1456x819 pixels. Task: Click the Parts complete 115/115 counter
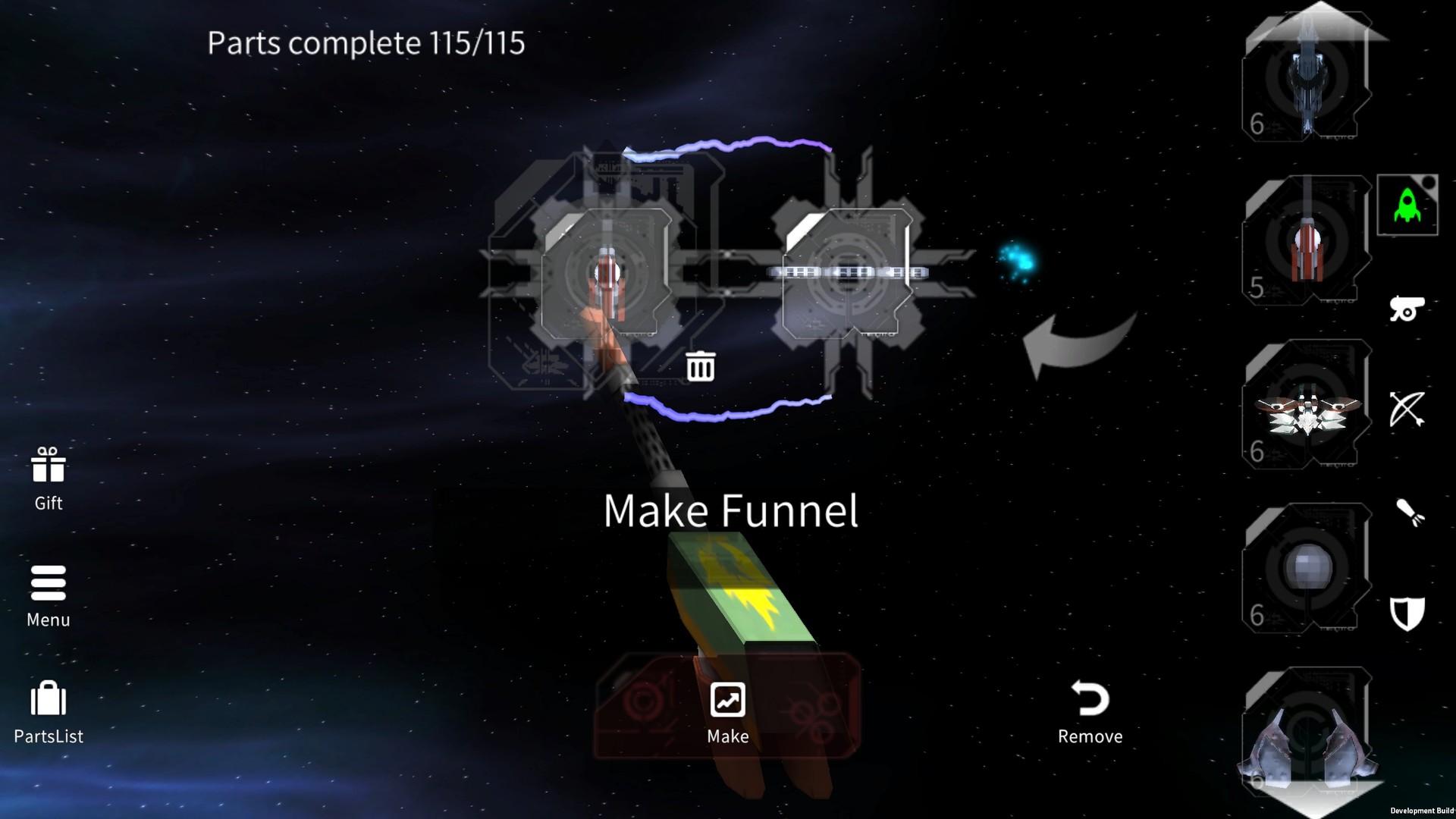point(367,43)
